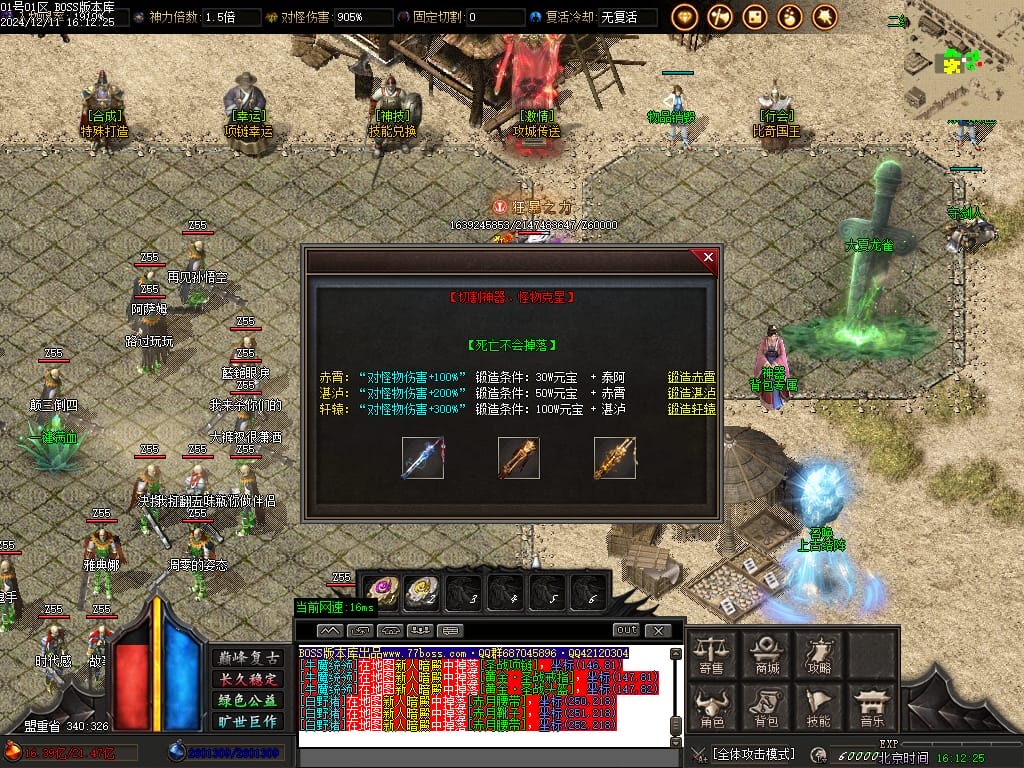Select the golden 轩辕 sword icon

pyautogui.click(x=614, y=458)
